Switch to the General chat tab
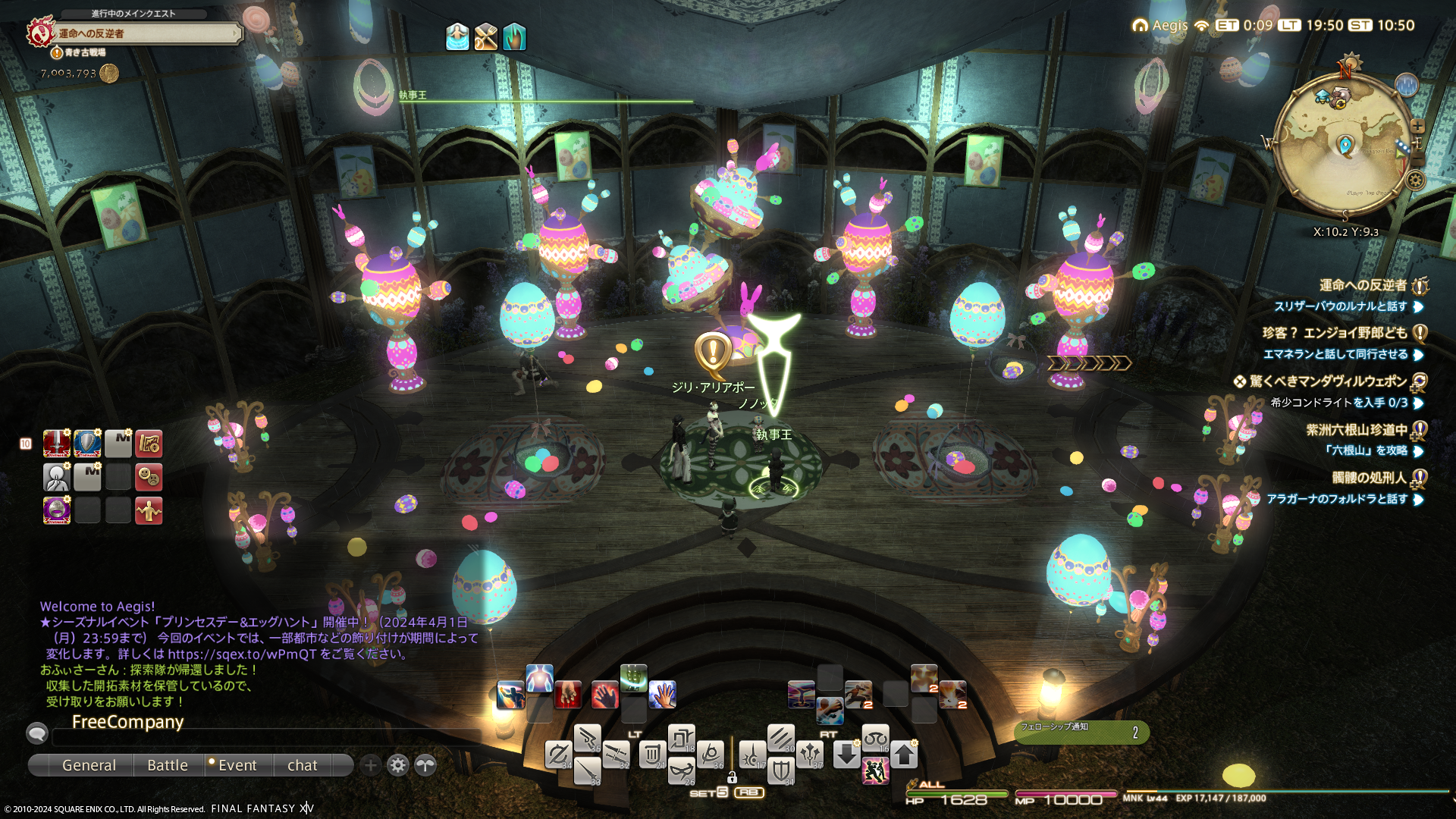 [x=89, y=765]
